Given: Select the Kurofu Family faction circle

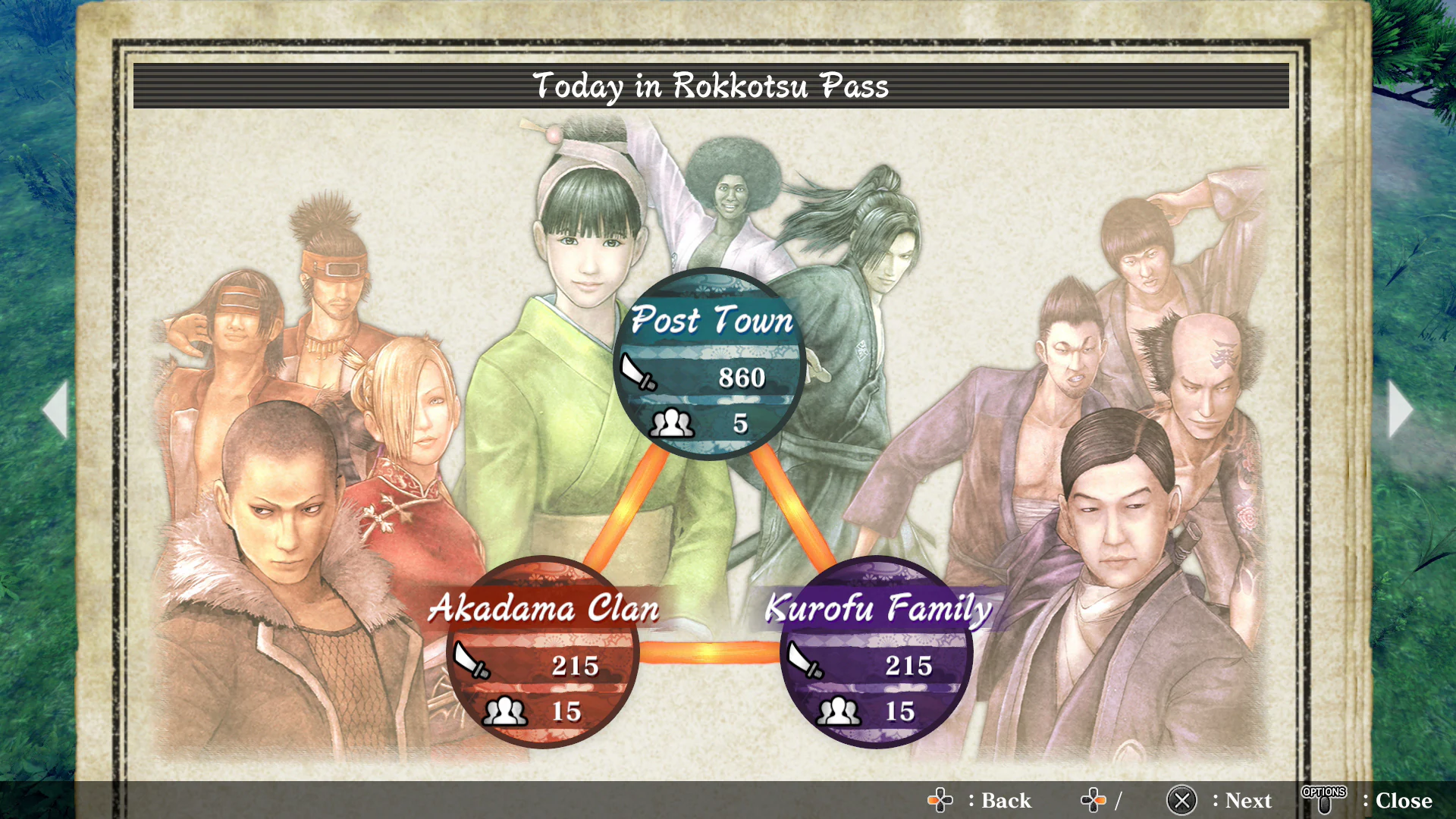Looking at the screenshot, I should (x=876, y=652).
